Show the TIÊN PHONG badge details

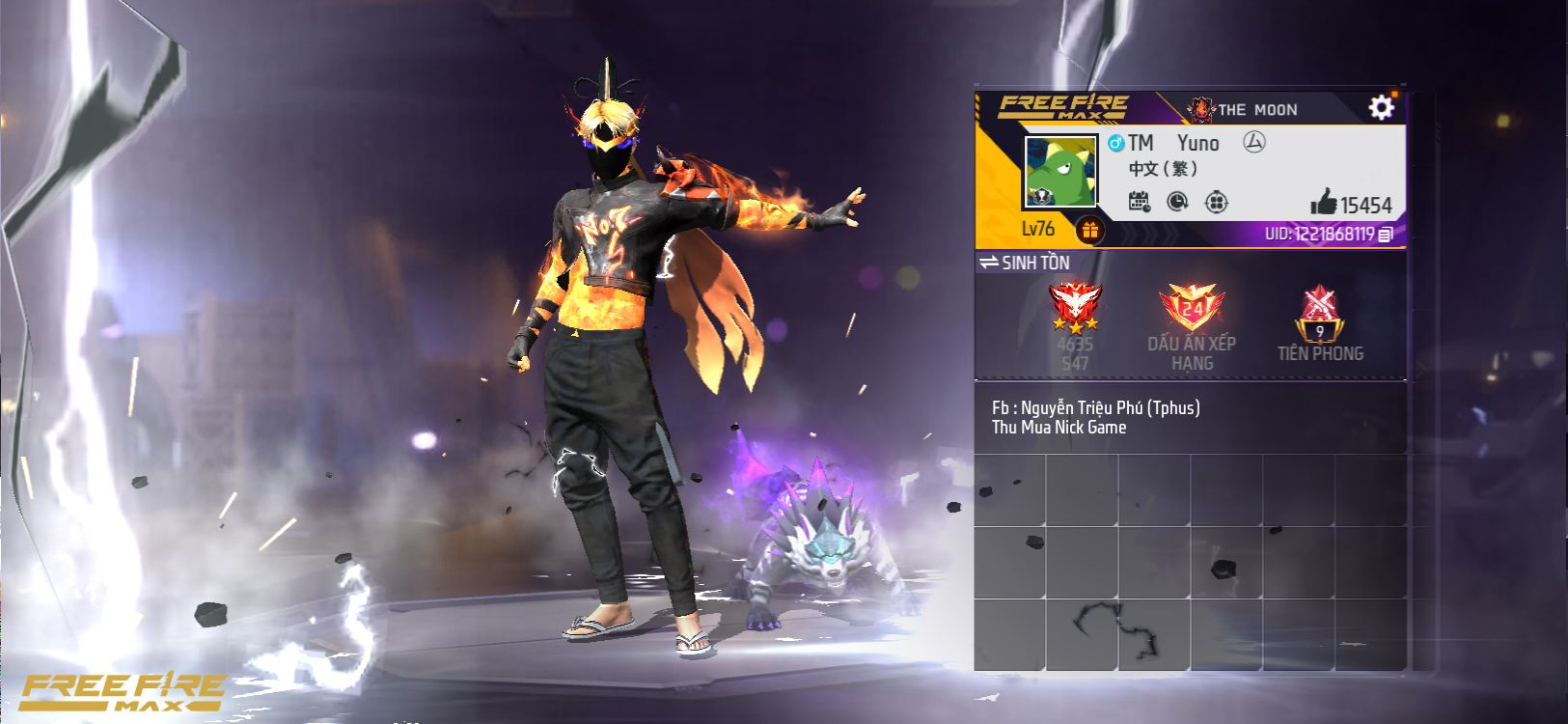[x=1320, y=315]
